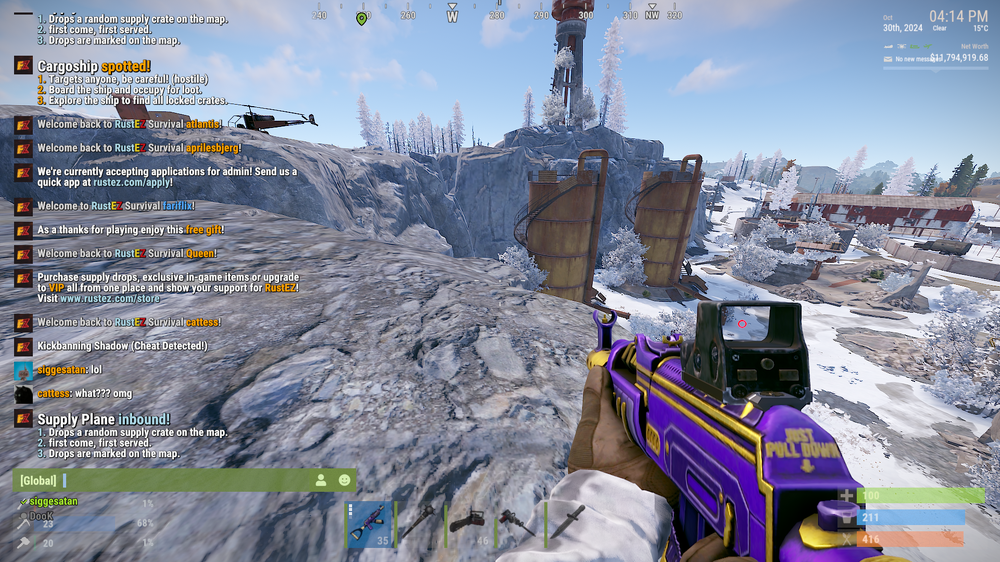Select the chainsaw hotbar slot
The image size is (1000, 562).
[471, 524]
